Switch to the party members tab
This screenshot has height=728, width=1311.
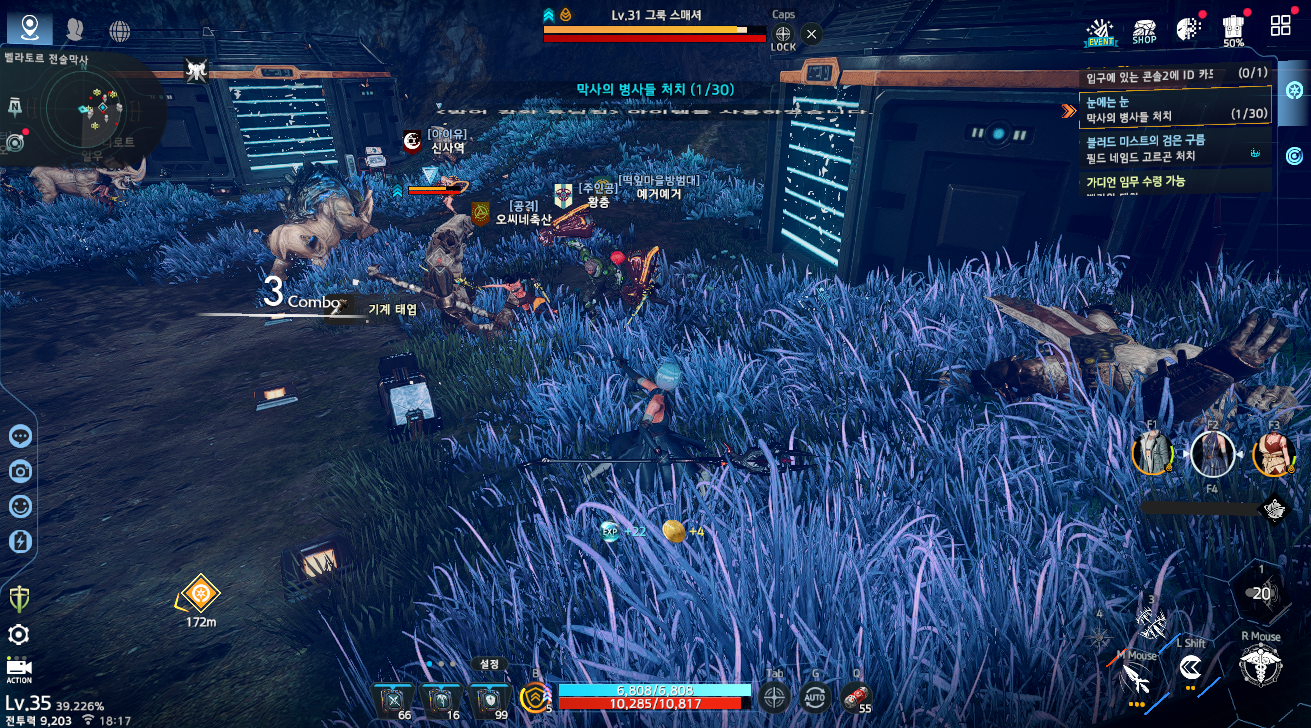75,29
